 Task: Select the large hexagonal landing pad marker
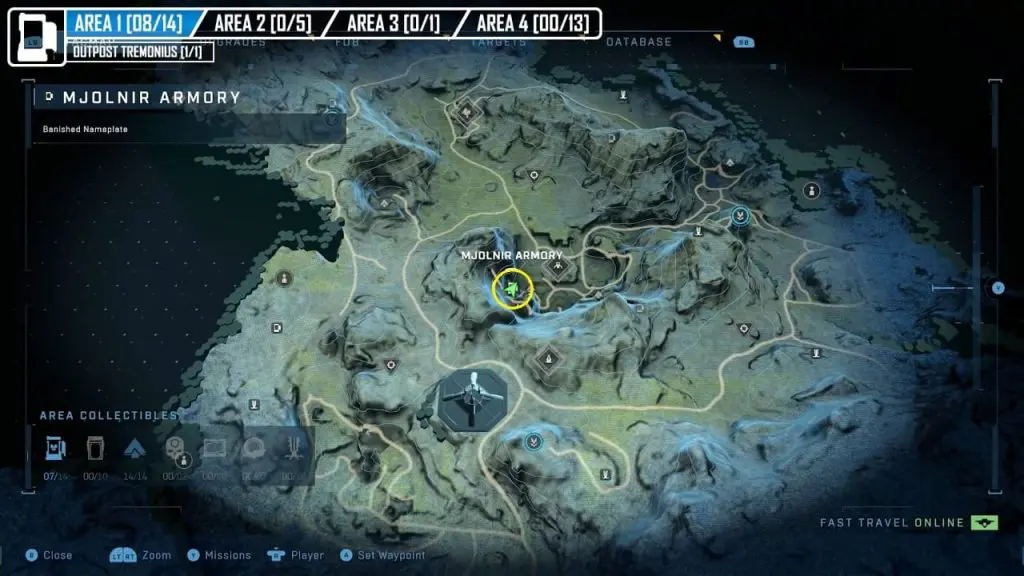(x=468, y=398)
